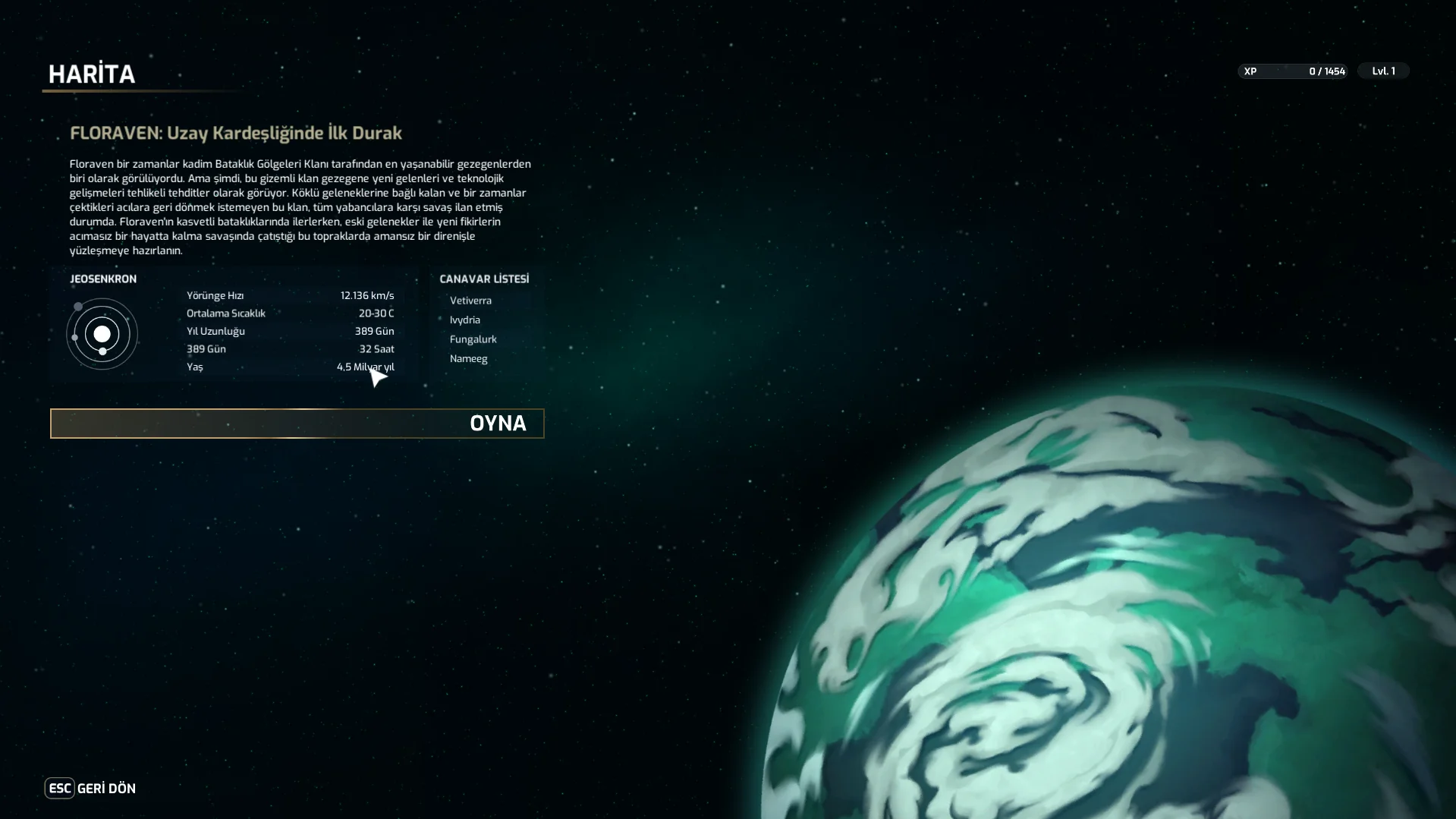The image size is (1456, 819).
Task: Select Vetiverra in the monster list
Action: click(x=470, y=301)
